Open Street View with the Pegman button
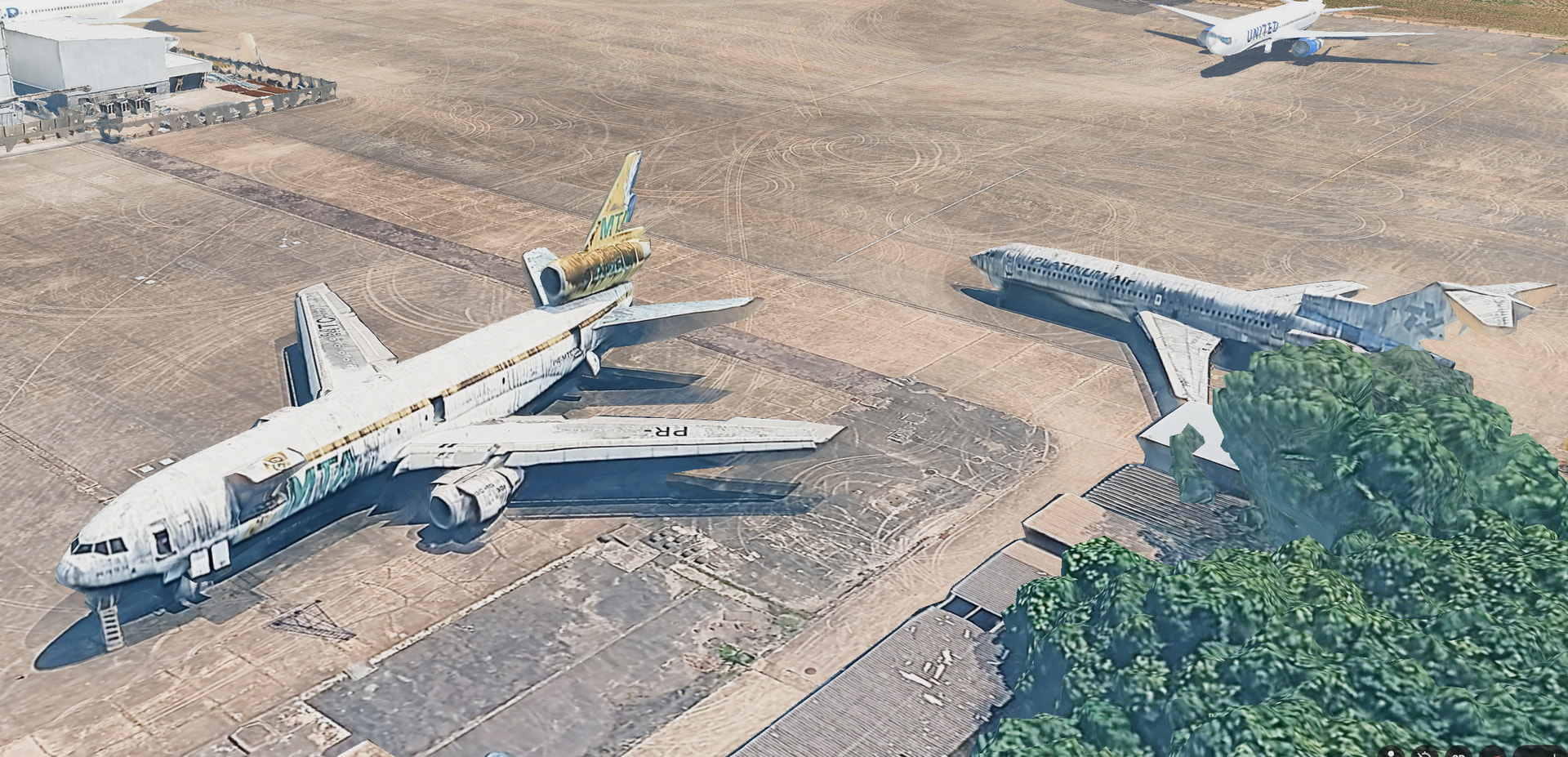1568x757 pixels. point(1391,752)
